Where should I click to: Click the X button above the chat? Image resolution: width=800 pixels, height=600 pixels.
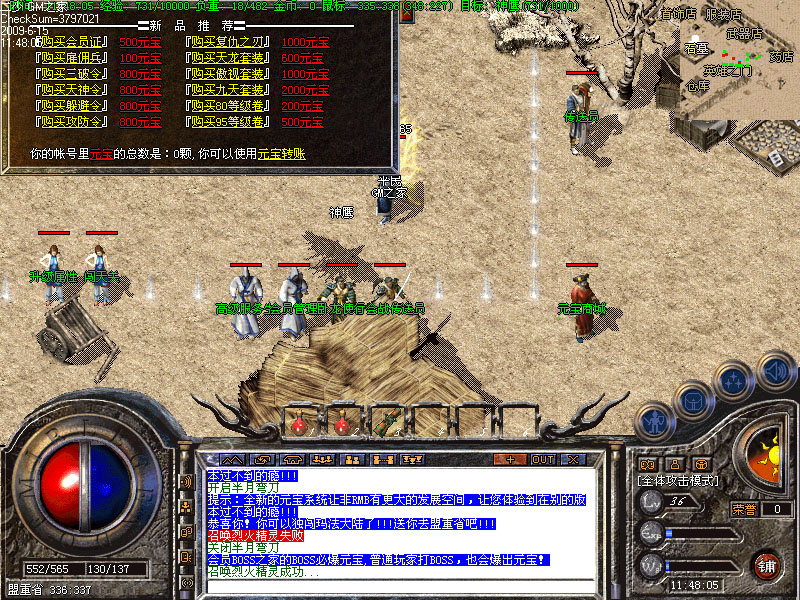pos(573,459)
